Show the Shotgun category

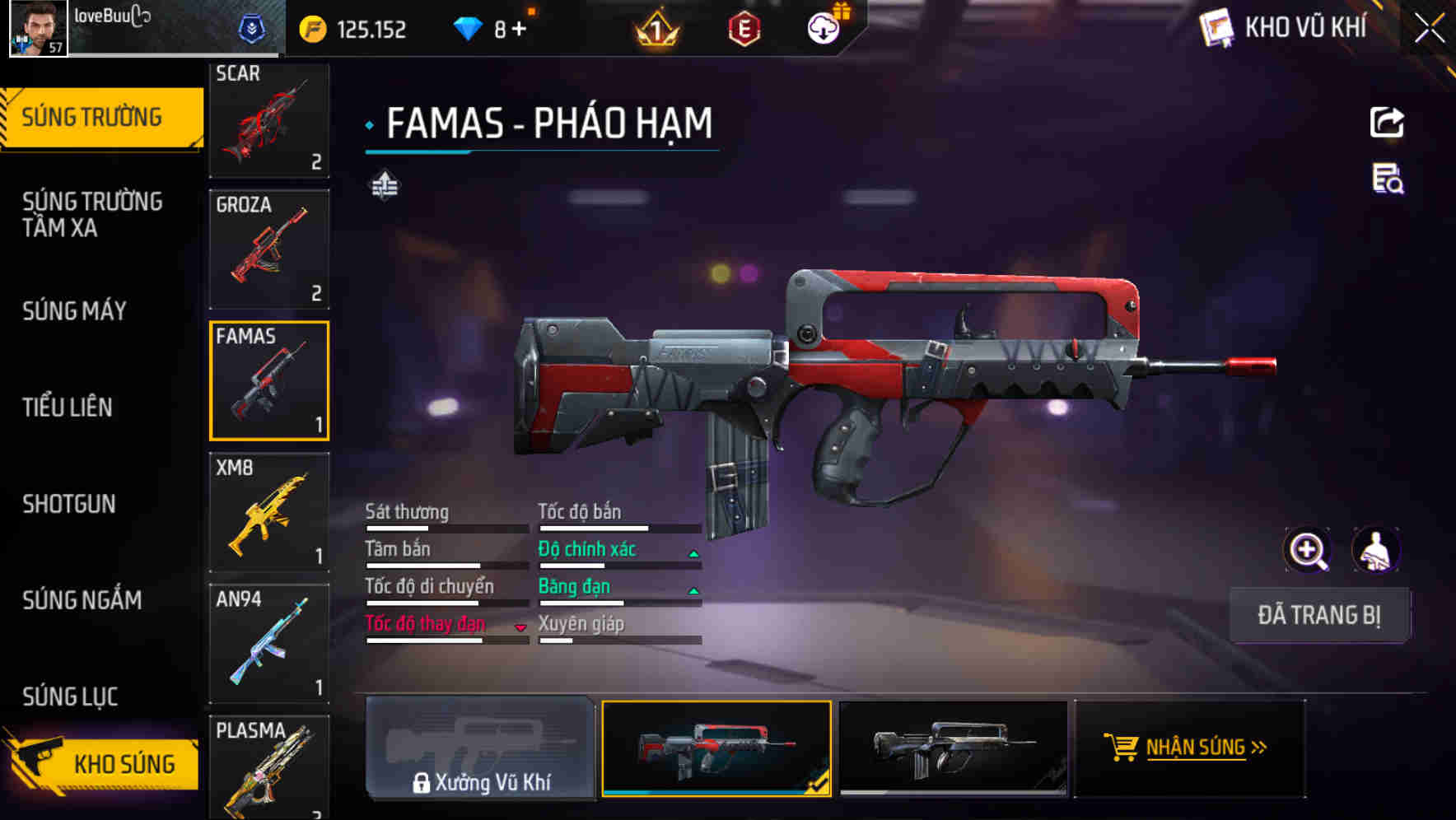(x=69, y=504)
